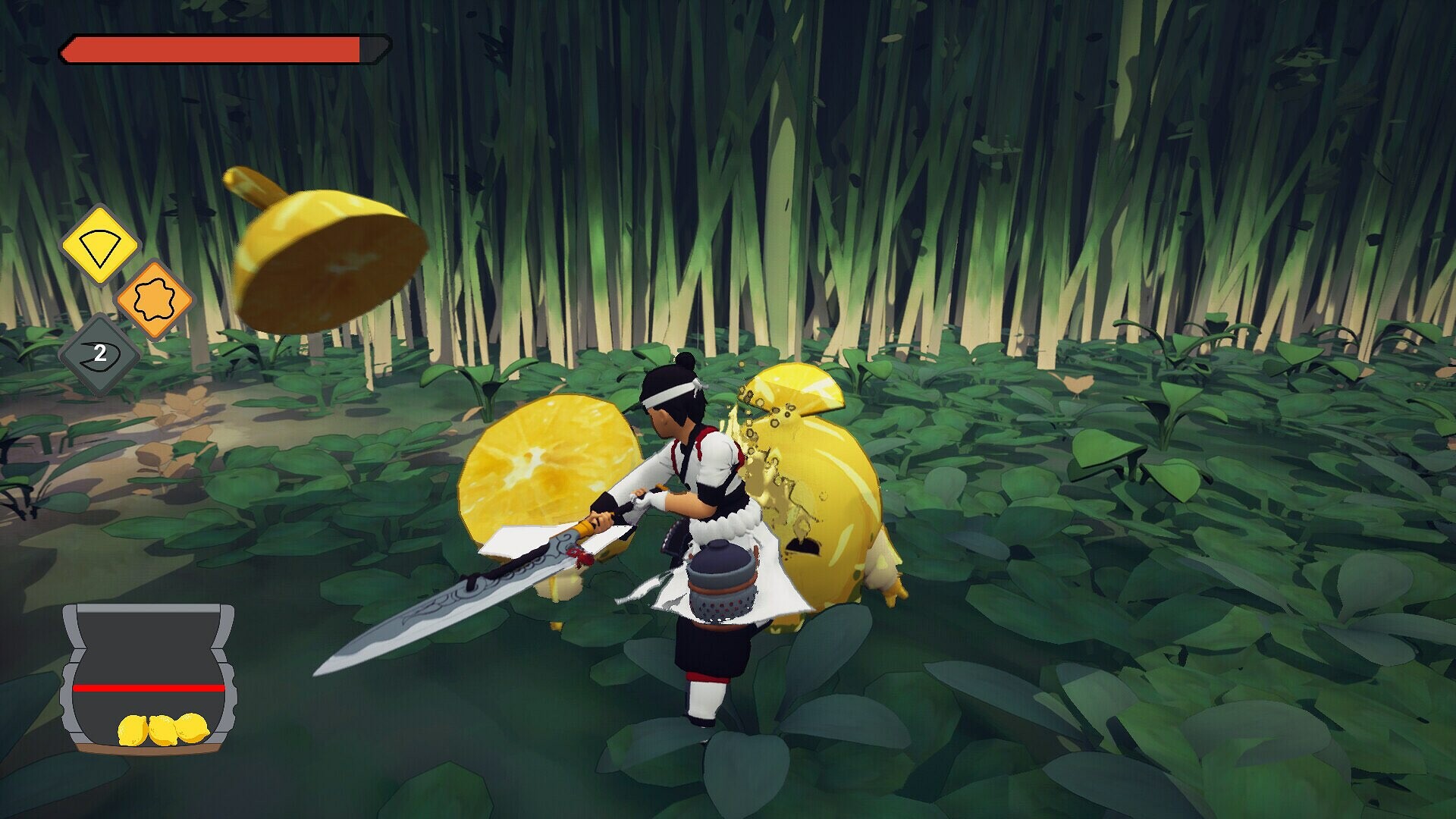Viewport: 1456px width, 819px height.
Task: Select the rightmost lemon in the jar
Action: (x=191, y=728)
